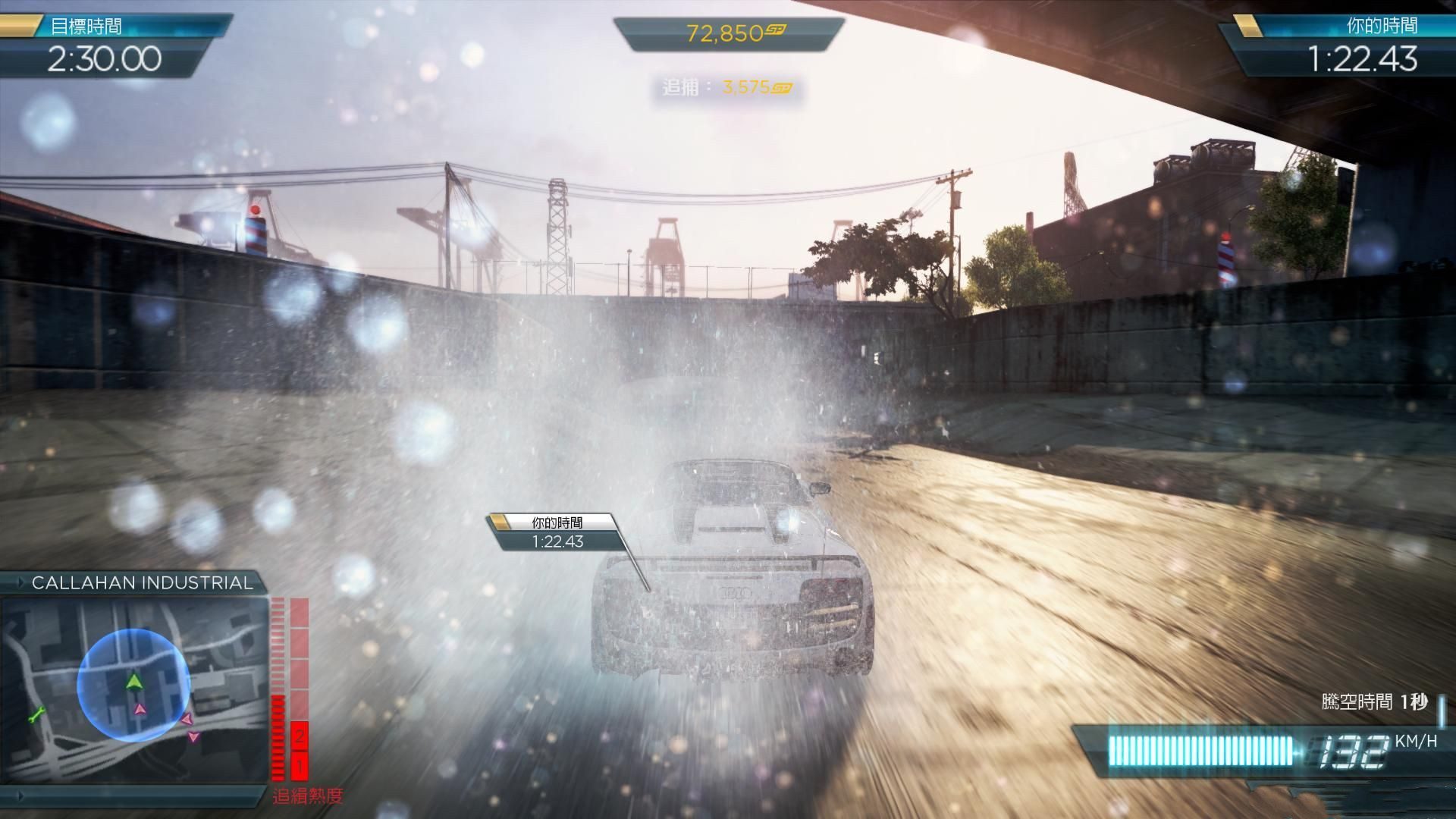Expand the arrow bar beneath the minimap

(x=21, y=796)
